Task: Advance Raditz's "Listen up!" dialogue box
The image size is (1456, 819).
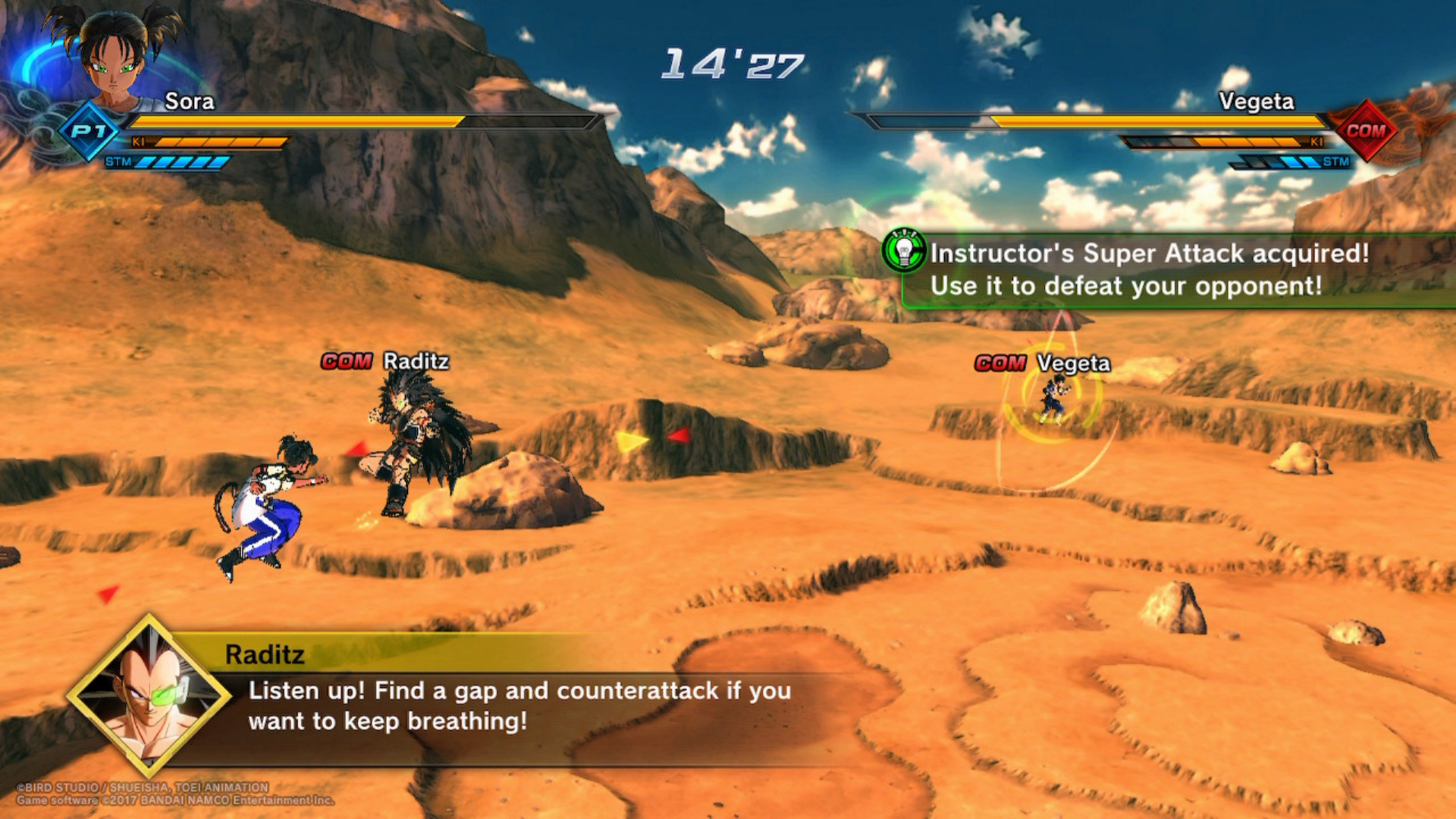Action: pyautogui.click(x=519, y=706)
